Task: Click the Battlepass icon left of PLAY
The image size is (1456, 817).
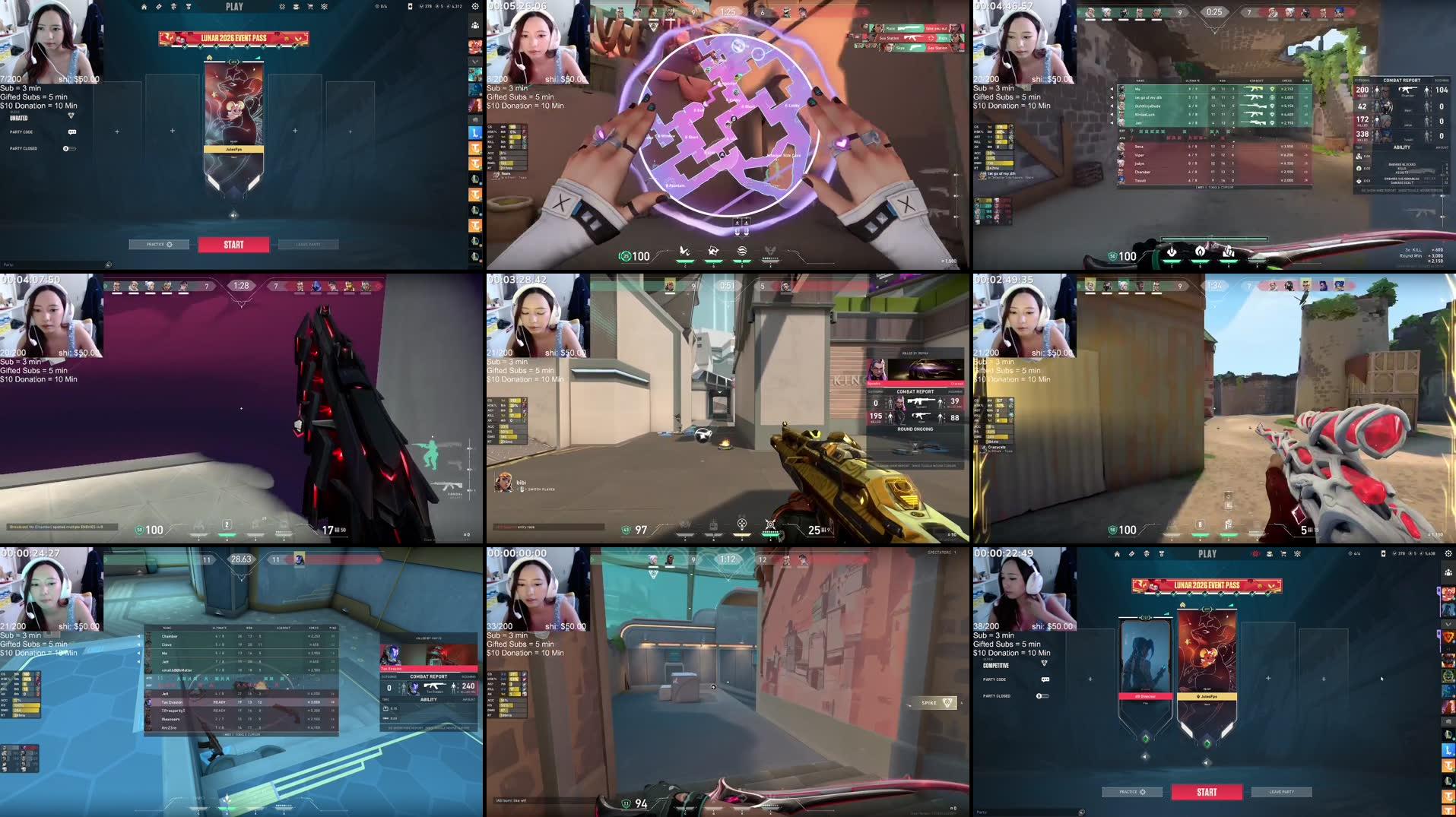Action: 159,8
